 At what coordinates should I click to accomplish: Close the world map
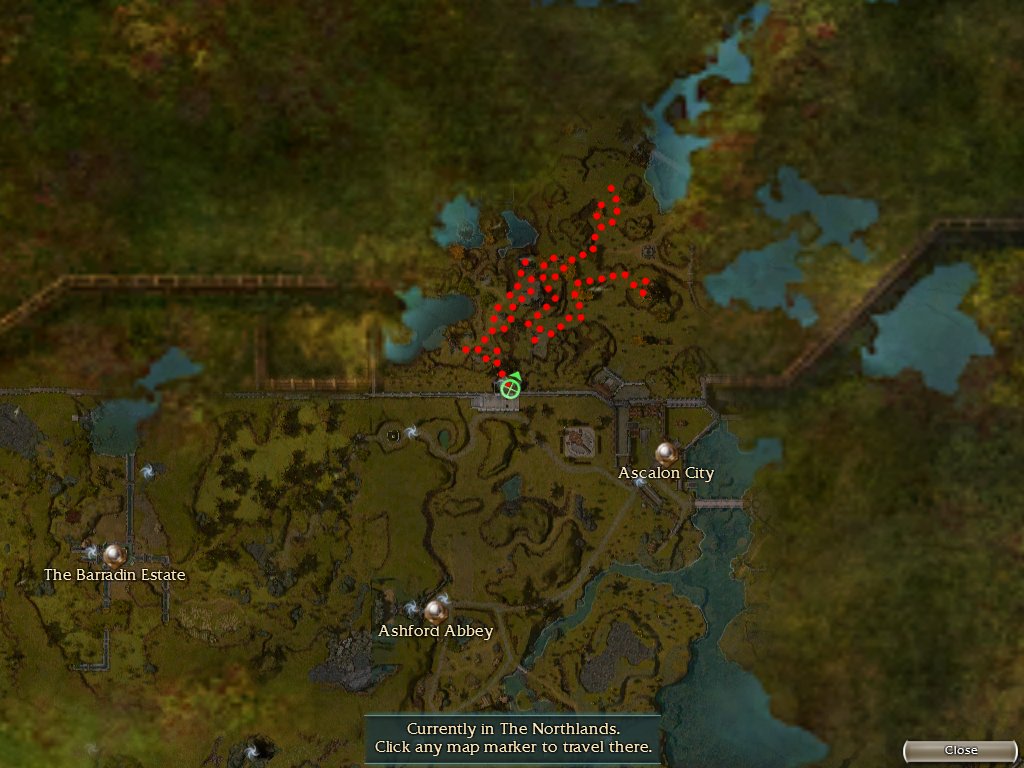(961, 750)
